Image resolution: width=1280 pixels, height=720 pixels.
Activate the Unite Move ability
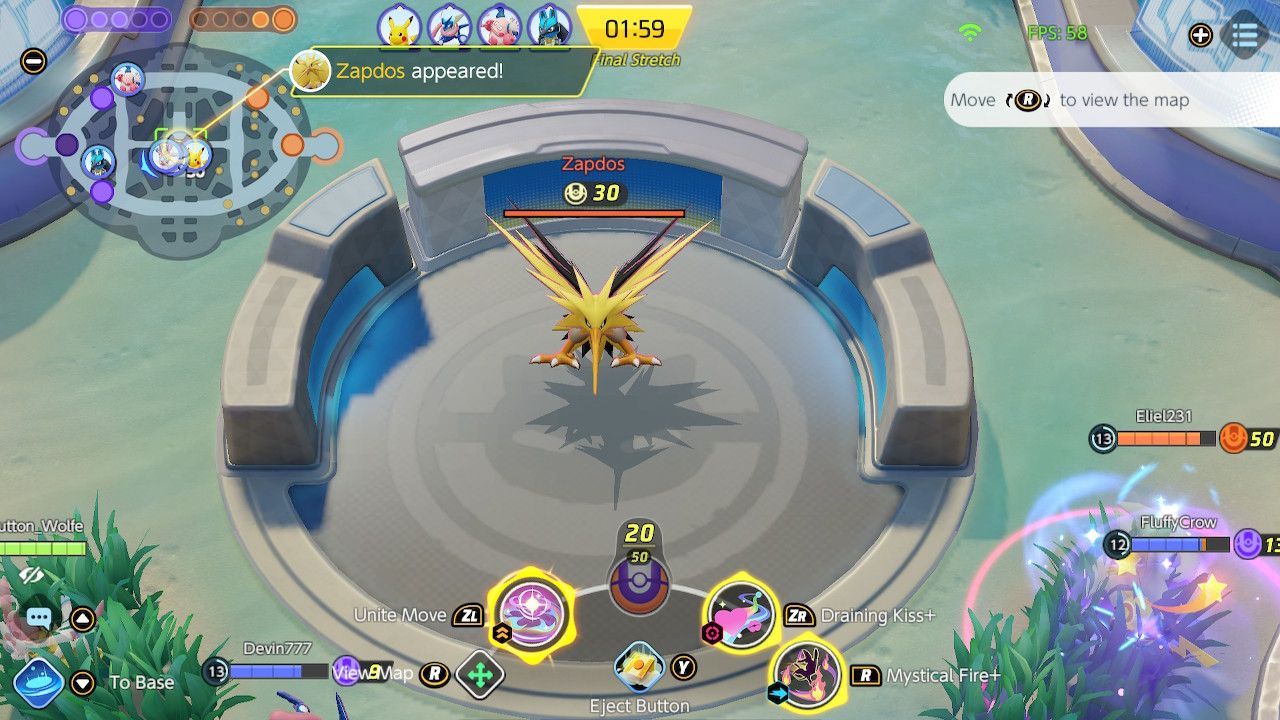[532, 612]
